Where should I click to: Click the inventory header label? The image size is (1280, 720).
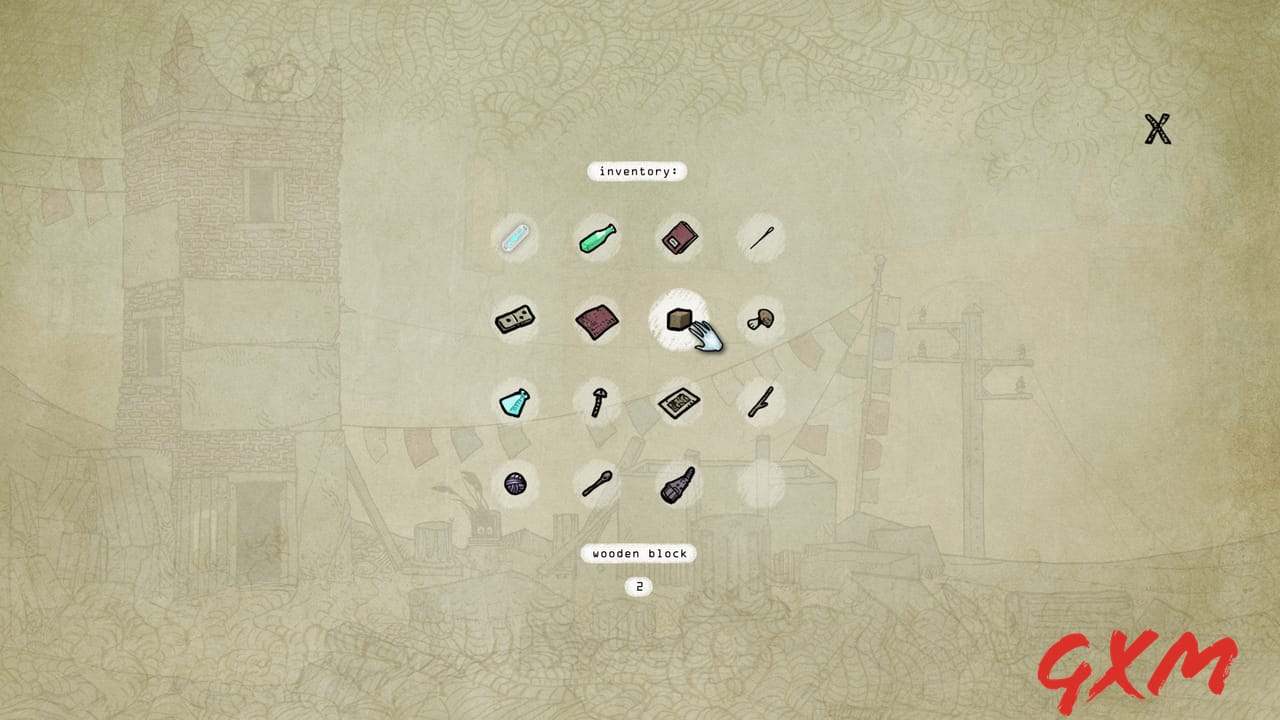637,171
